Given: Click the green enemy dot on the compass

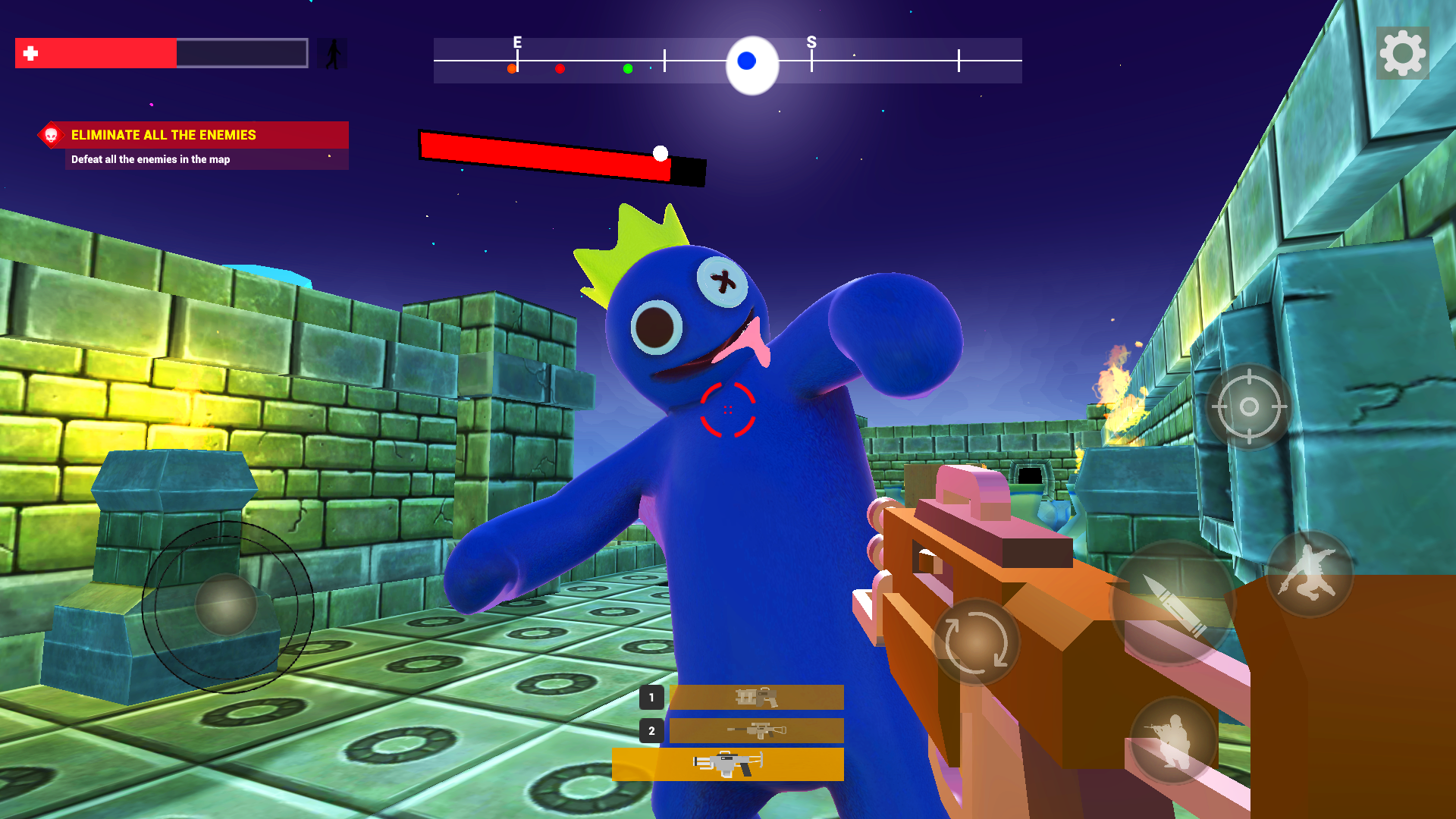Looking at the screenshot, I should 627,68.
